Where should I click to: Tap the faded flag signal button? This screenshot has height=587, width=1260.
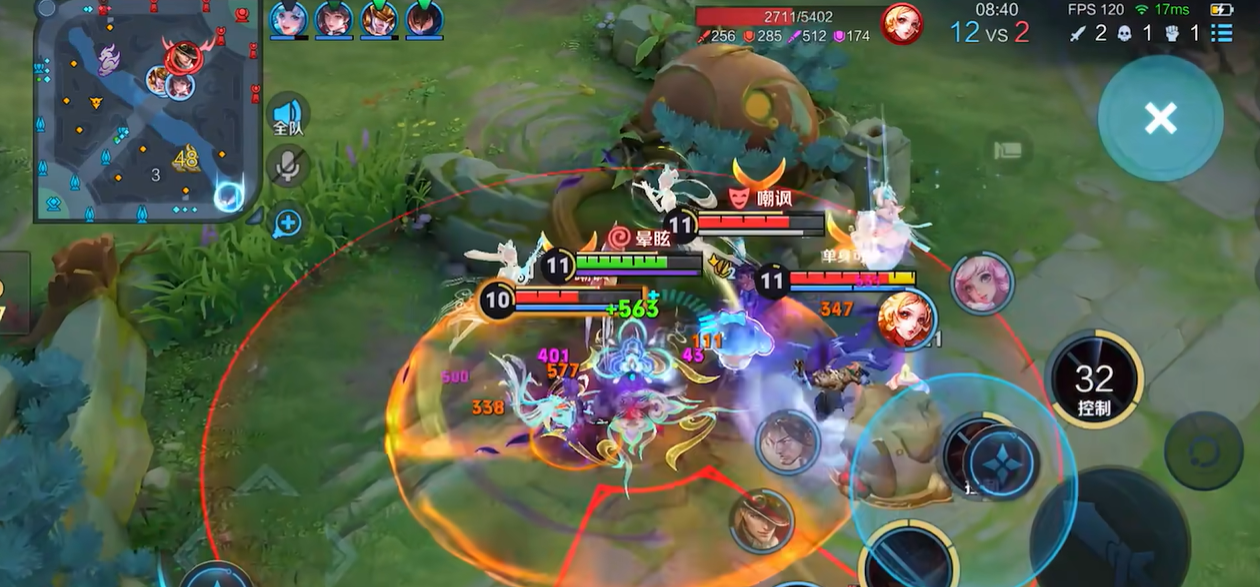point(1008,151)
